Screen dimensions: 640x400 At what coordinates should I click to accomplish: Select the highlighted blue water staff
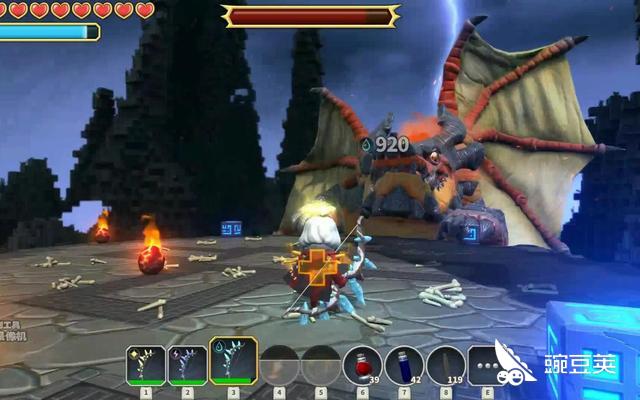point(233,362)
